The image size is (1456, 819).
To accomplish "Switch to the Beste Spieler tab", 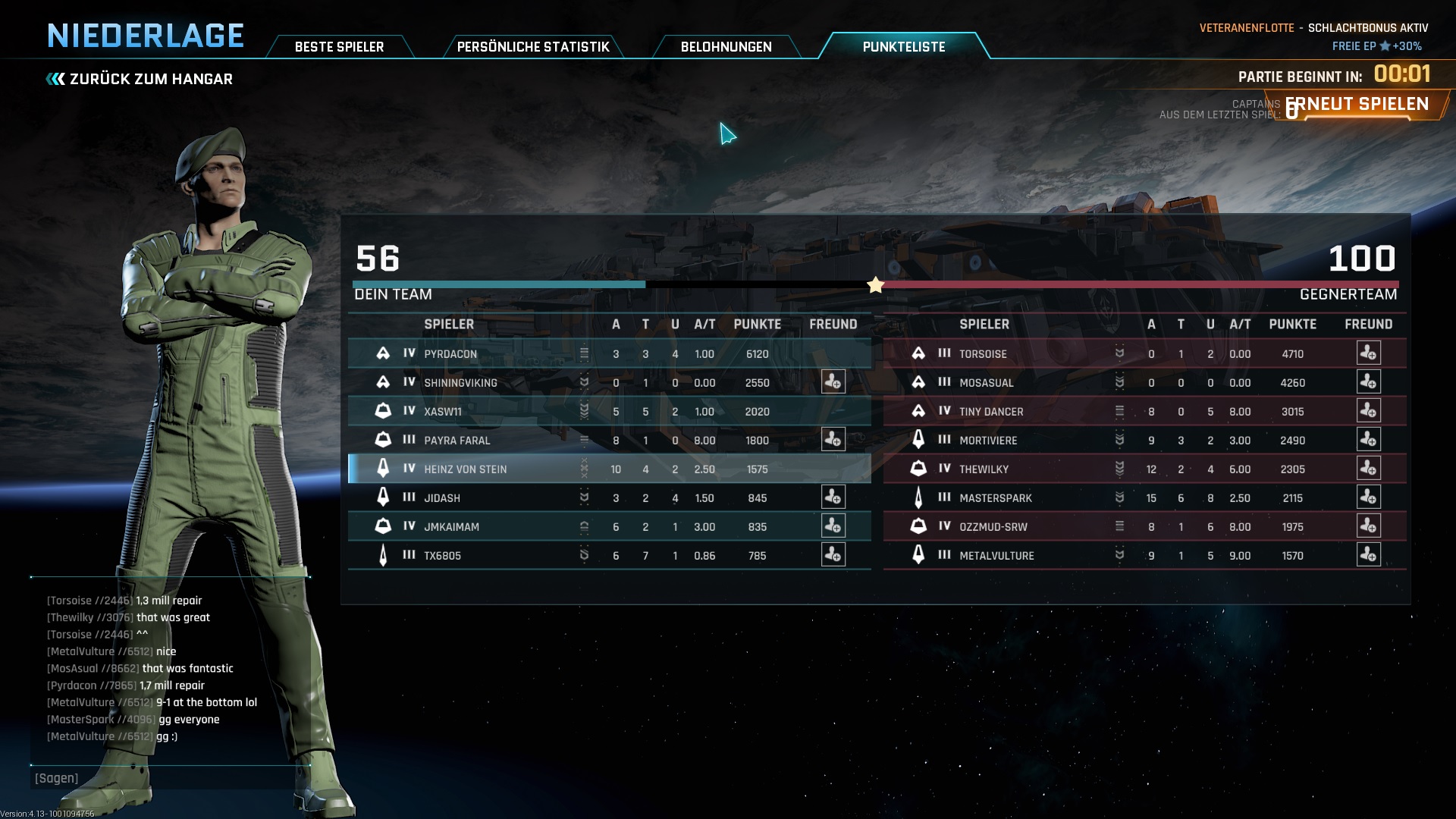I will point(339,47).
